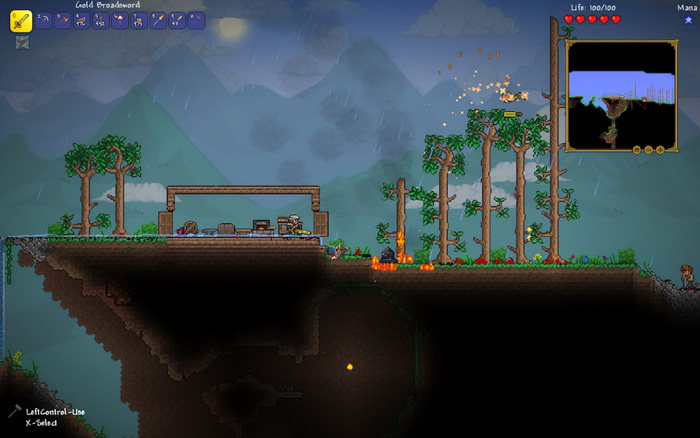Screen dimensions: 700x438
Task: Click the rightmost minimap zoom button
Action: pos(661,150)
